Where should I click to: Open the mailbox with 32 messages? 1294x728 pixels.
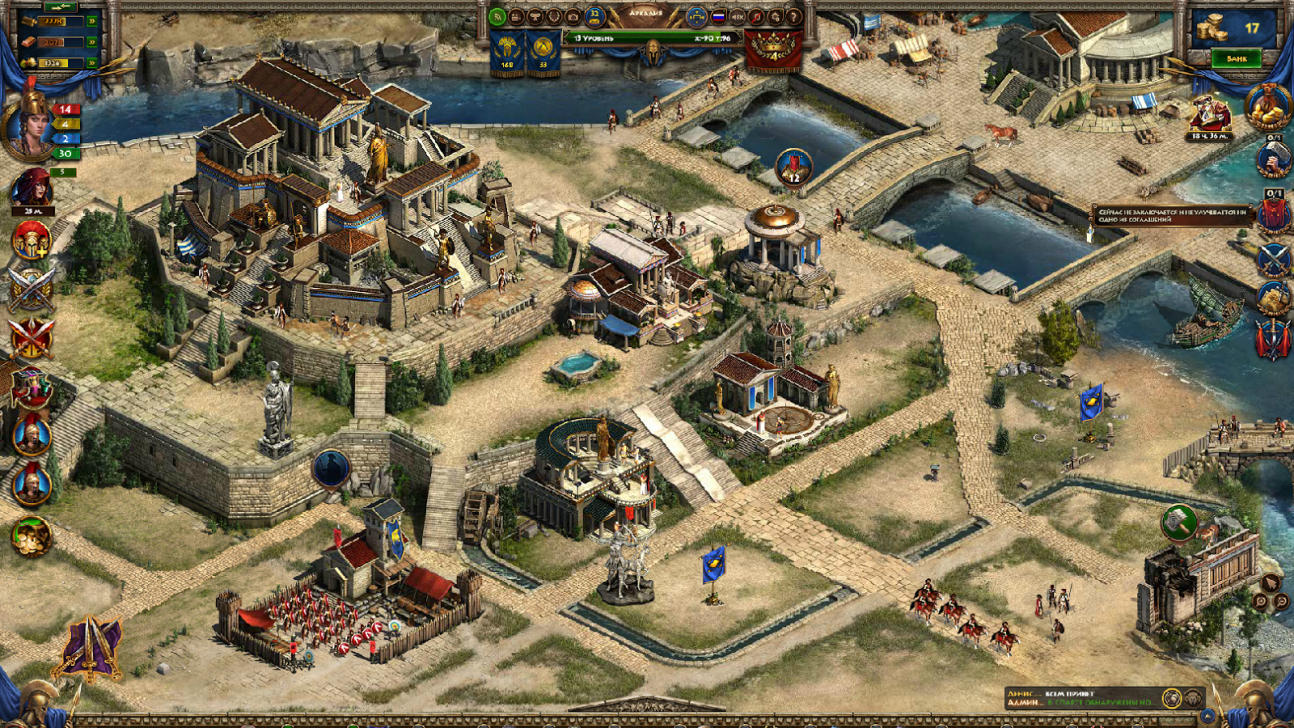coord(595,17)
